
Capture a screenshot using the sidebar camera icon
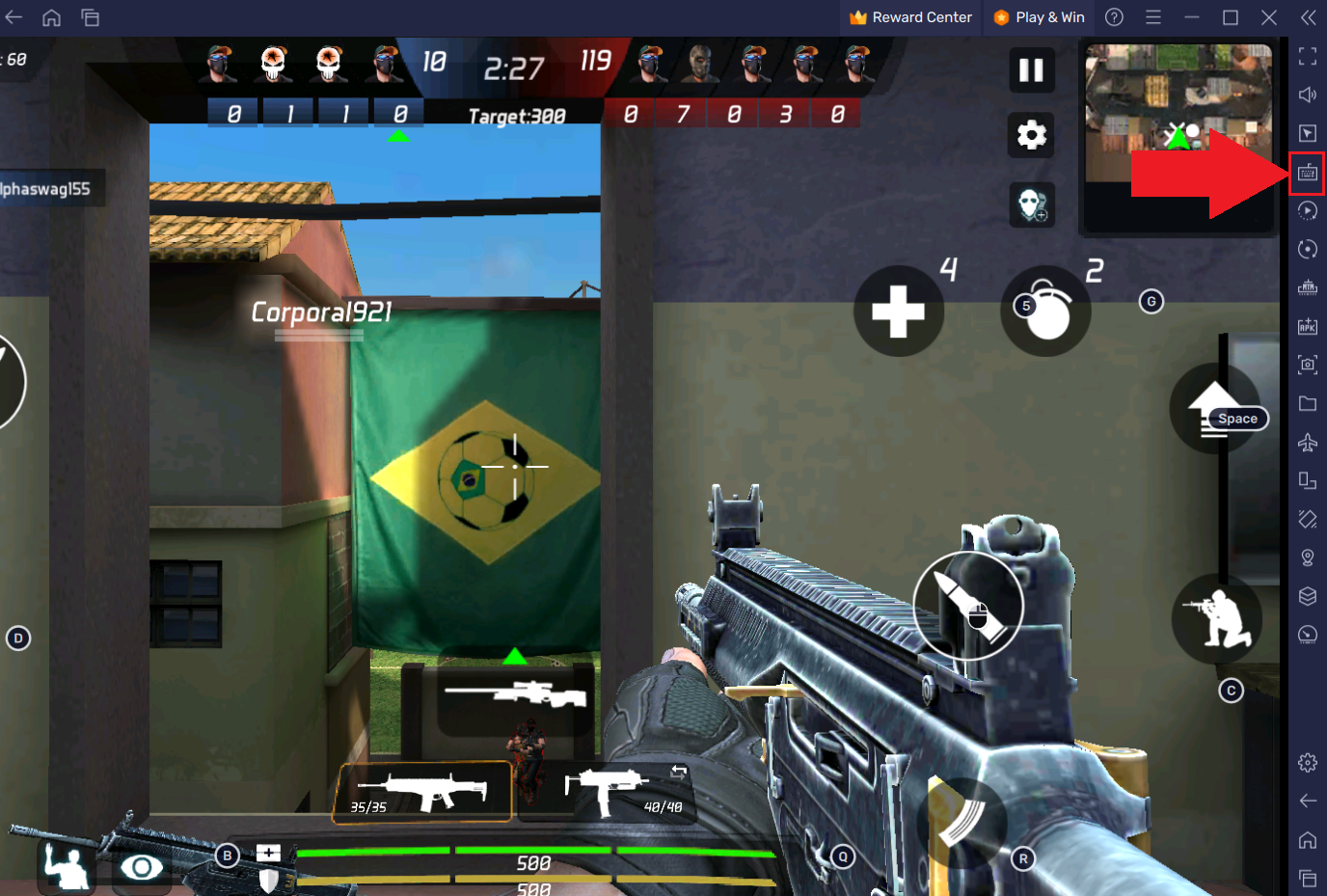click(1308, 366)
